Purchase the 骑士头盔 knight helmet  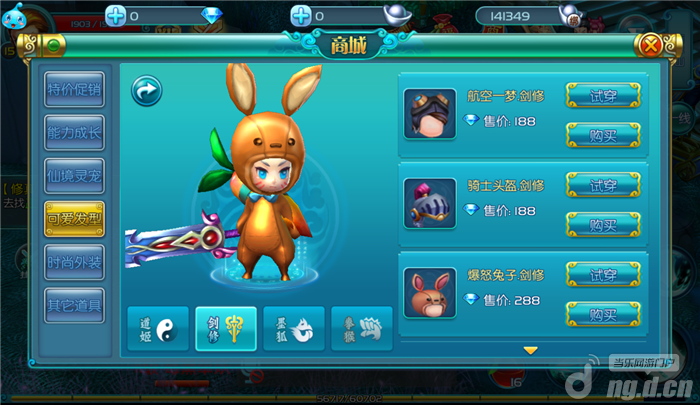pyautogui.click(x=603, y=224)
